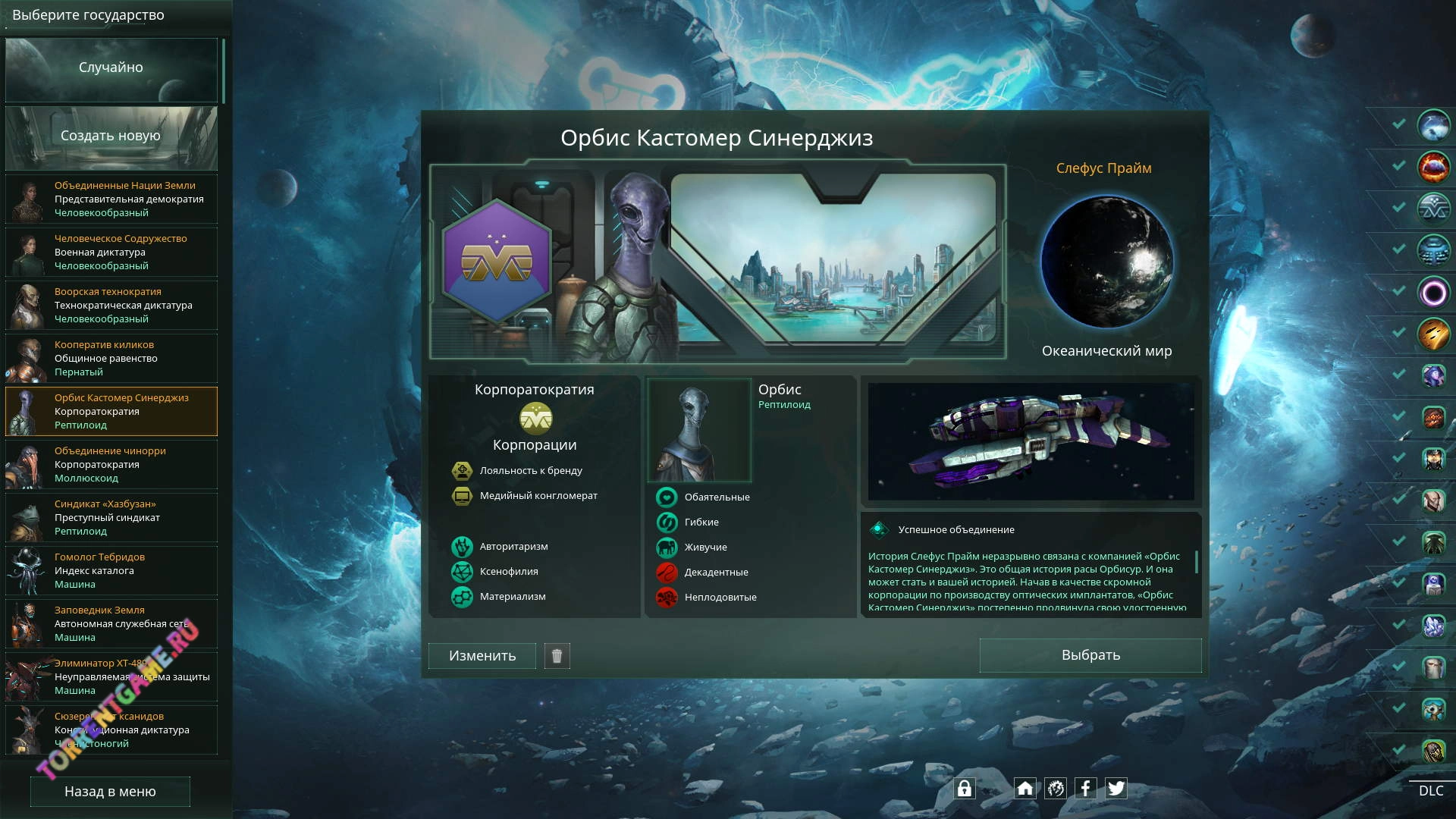The image size is (1456, 819).
Task: Choose the «Гомолог Тебридов» machine empire
Action: pos(111,571)
